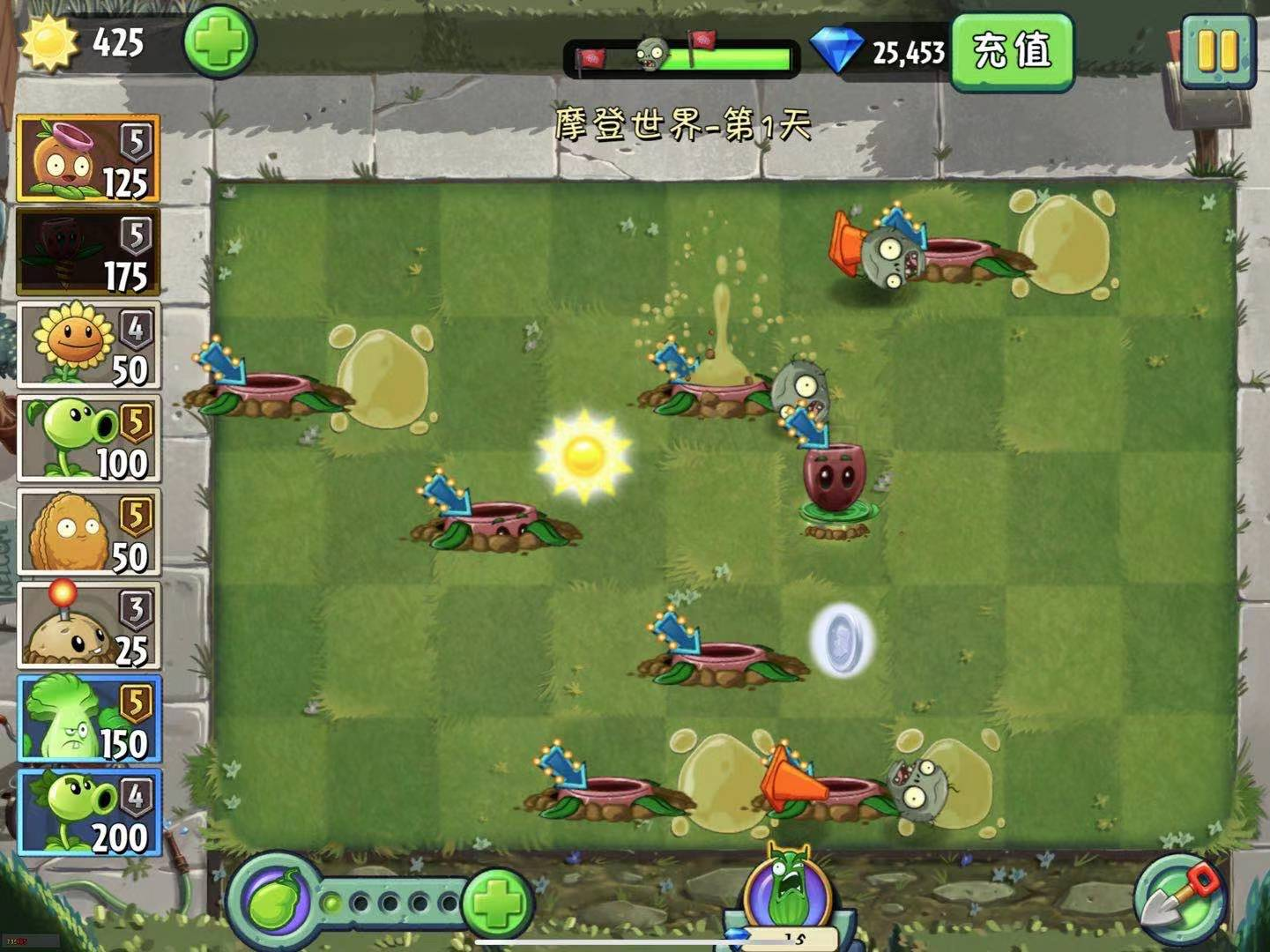Screen dimensions: 1270x952
Task: Pick the Repeater seed packet costing 200
Action: 88,813
